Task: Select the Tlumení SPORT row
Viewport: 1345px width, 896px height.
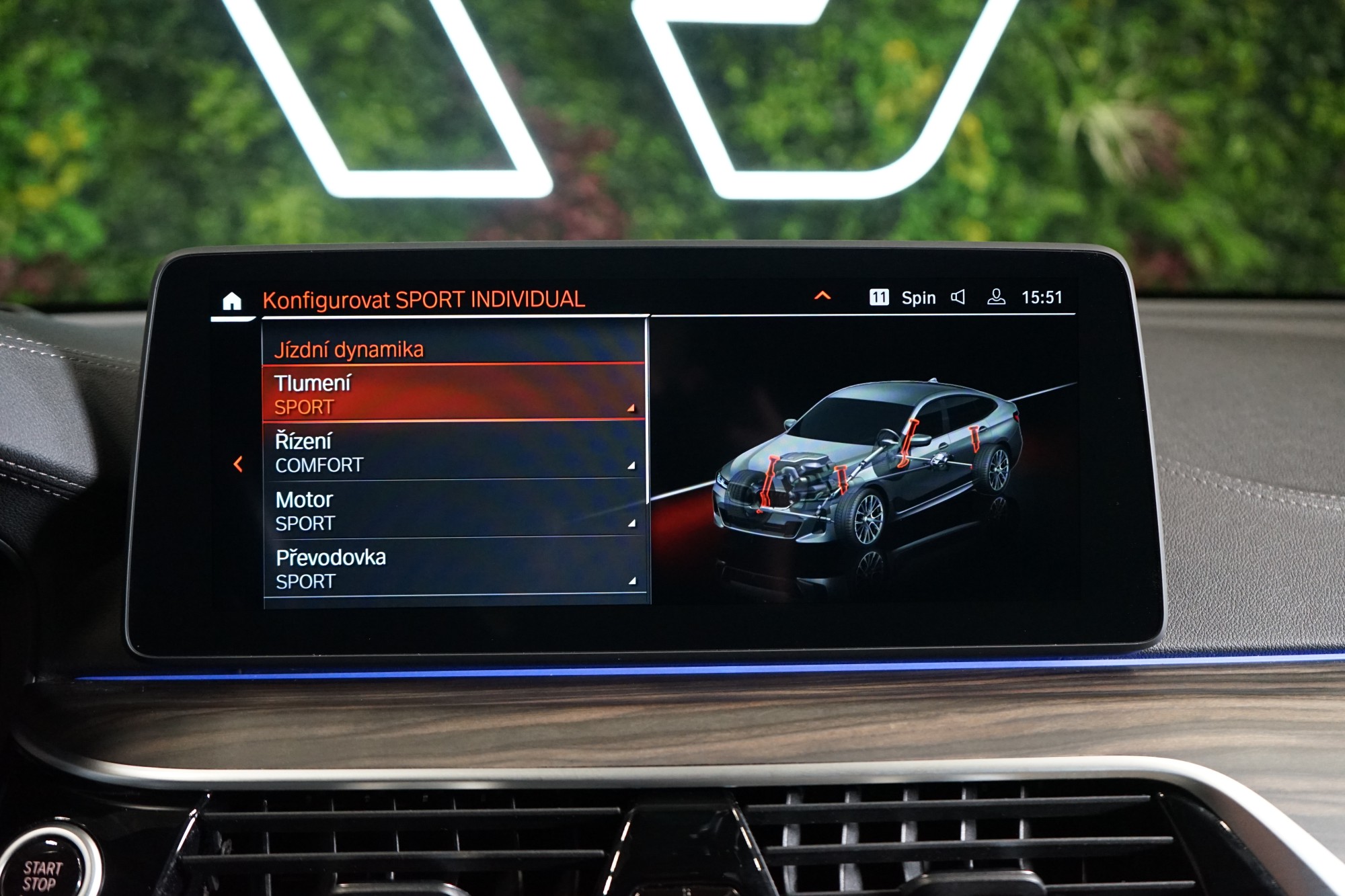Action: (x=453, y=394)
